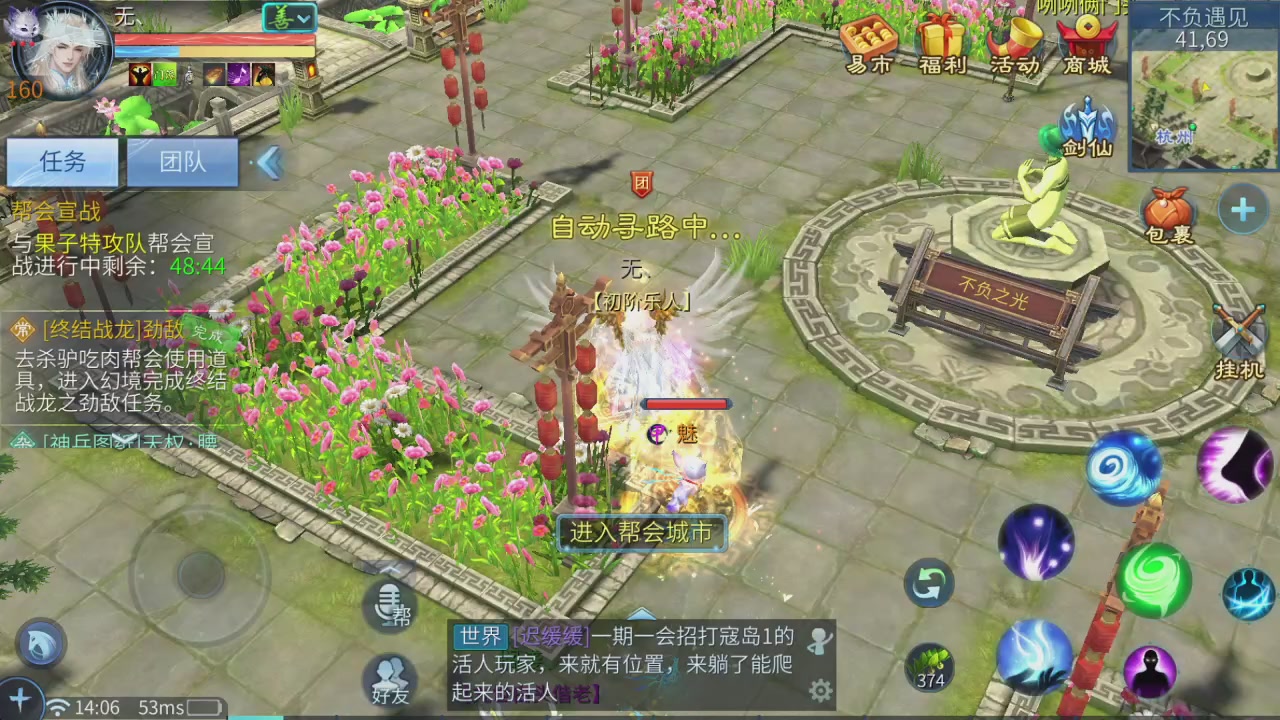
Task: Tap the 团 team flag above the character
Action: pos(641,184)
